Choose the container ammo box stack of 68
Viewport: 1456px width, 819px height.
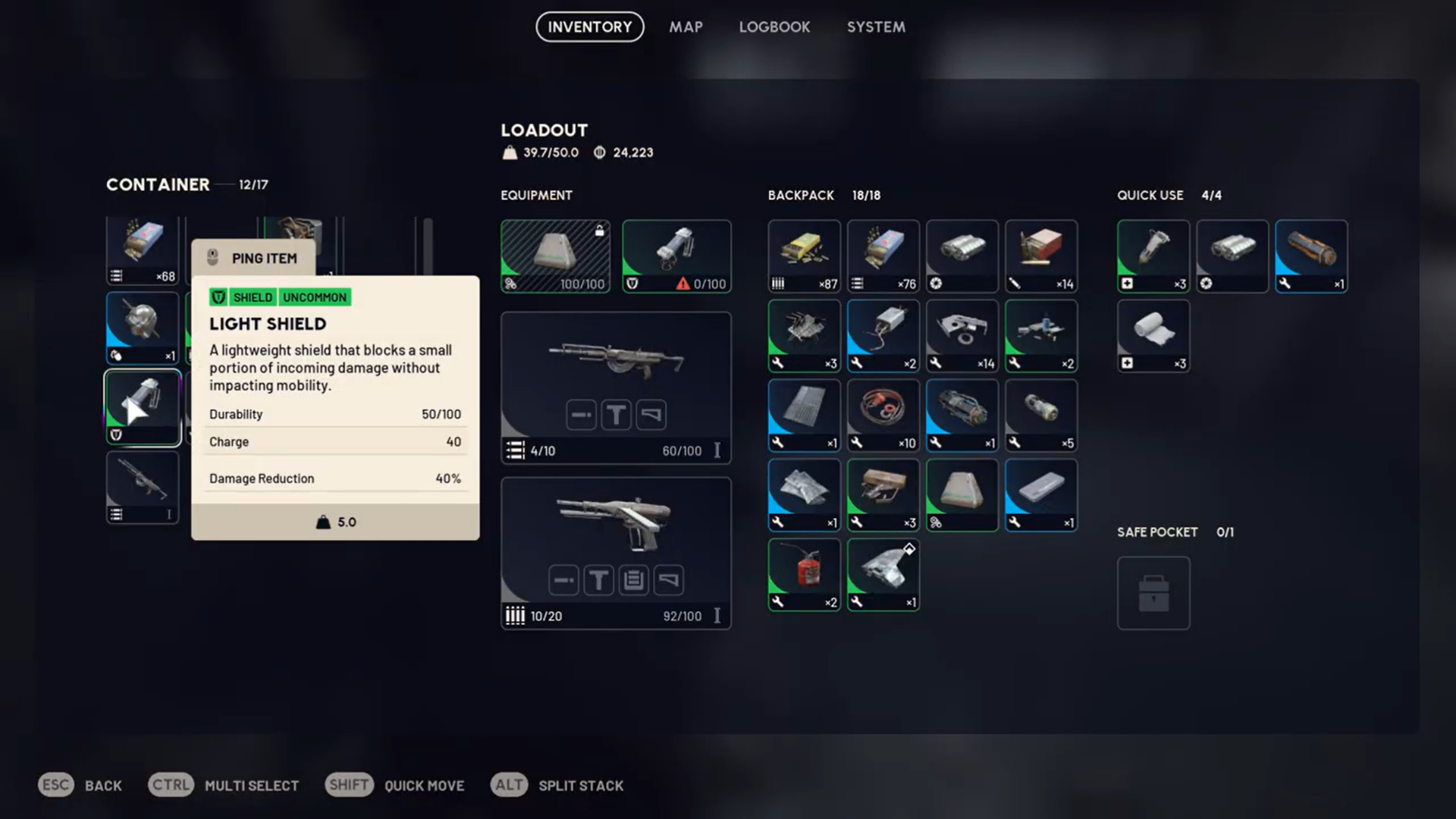143,249
